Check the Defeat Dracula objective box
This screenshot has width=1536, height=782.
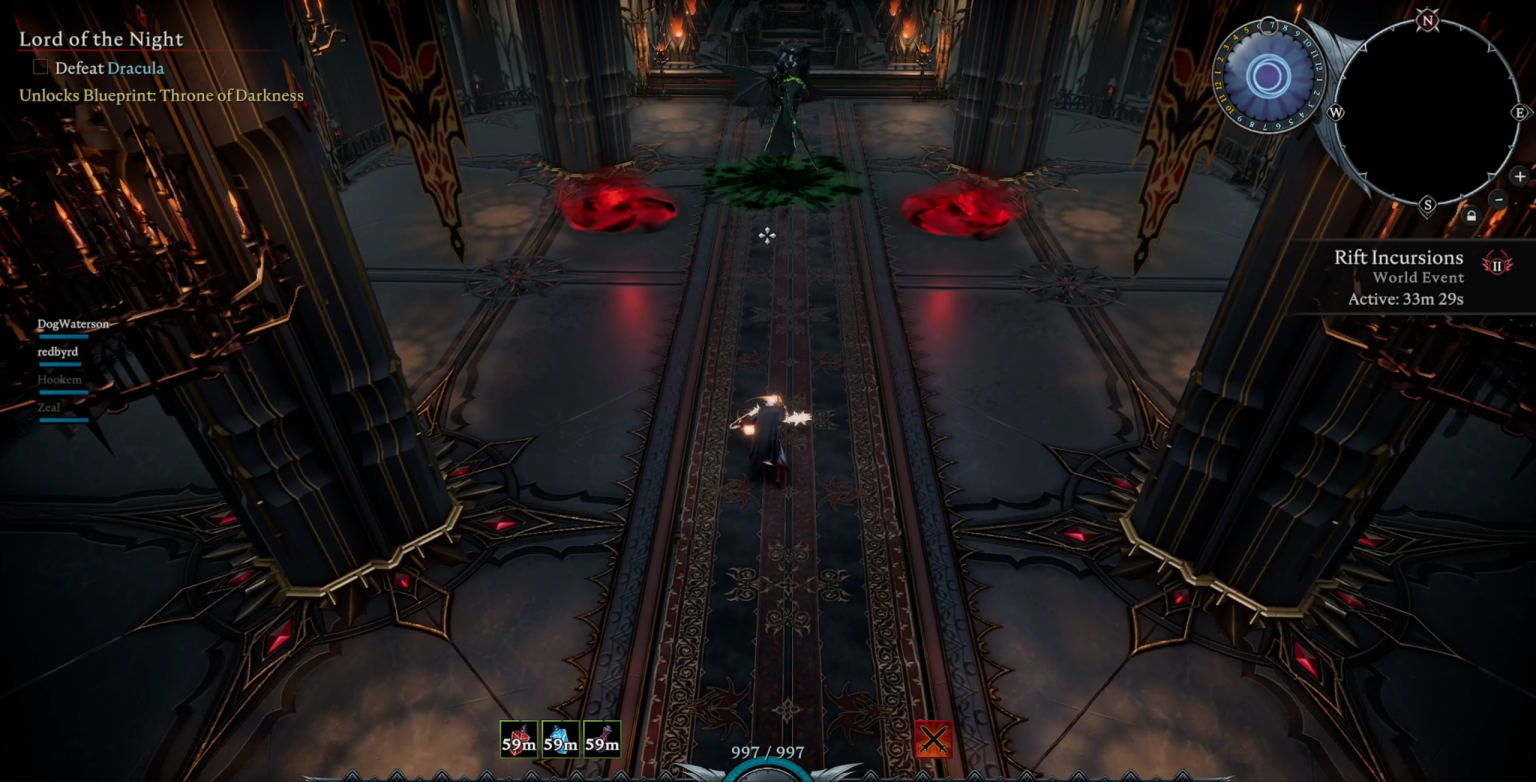coord(39,66)
